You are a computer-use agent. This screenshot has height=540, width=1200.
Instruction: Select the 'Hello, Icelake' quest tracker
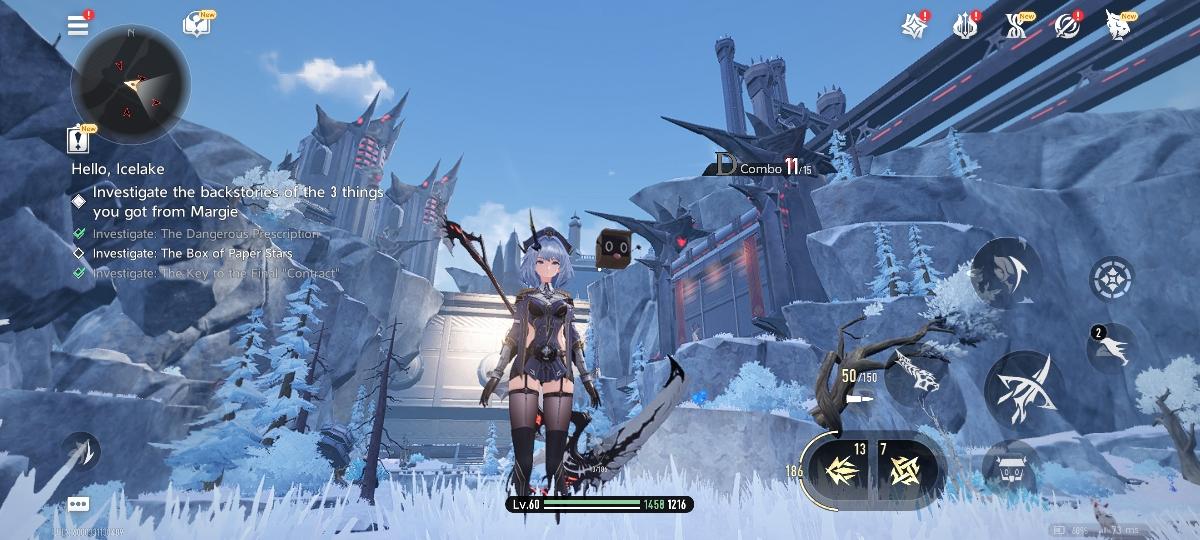(x=118, y=169)
